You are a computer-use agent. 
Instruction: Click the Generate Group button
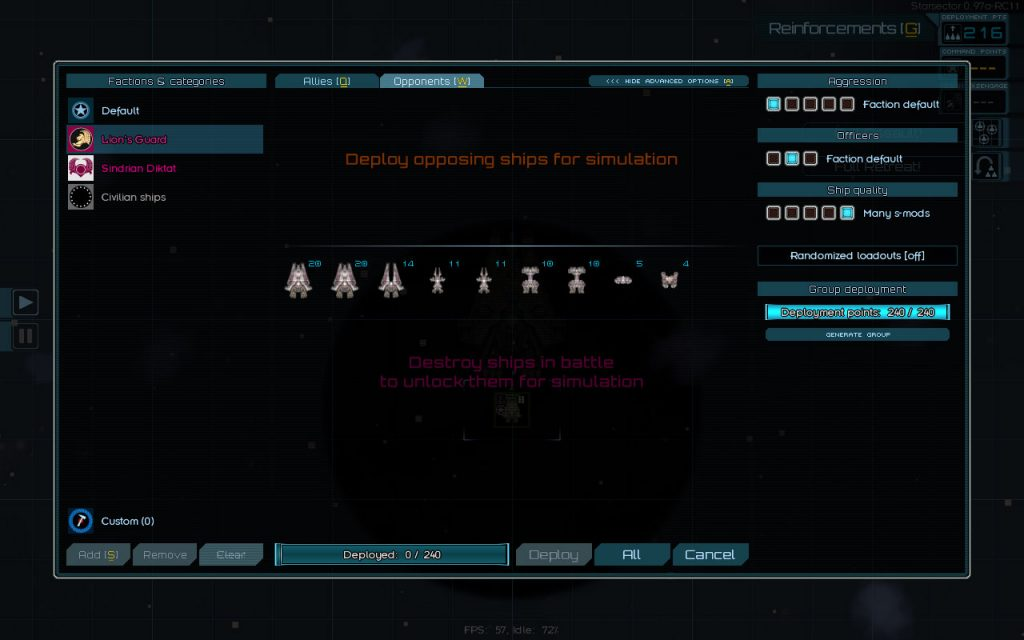(857, 335)
